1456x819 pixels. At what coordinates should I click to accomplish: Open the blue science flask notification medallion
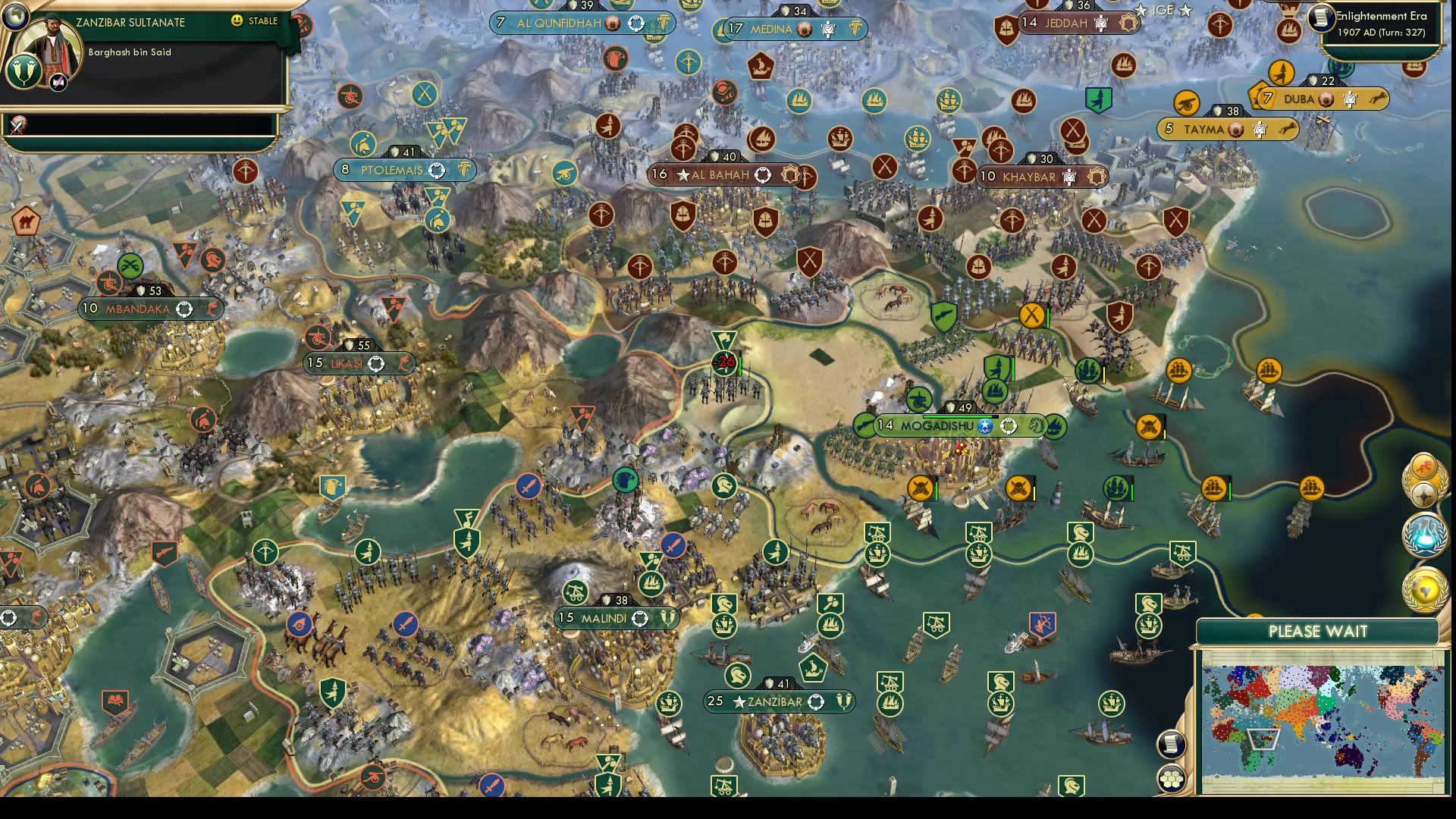click(x=1425, y=535)
